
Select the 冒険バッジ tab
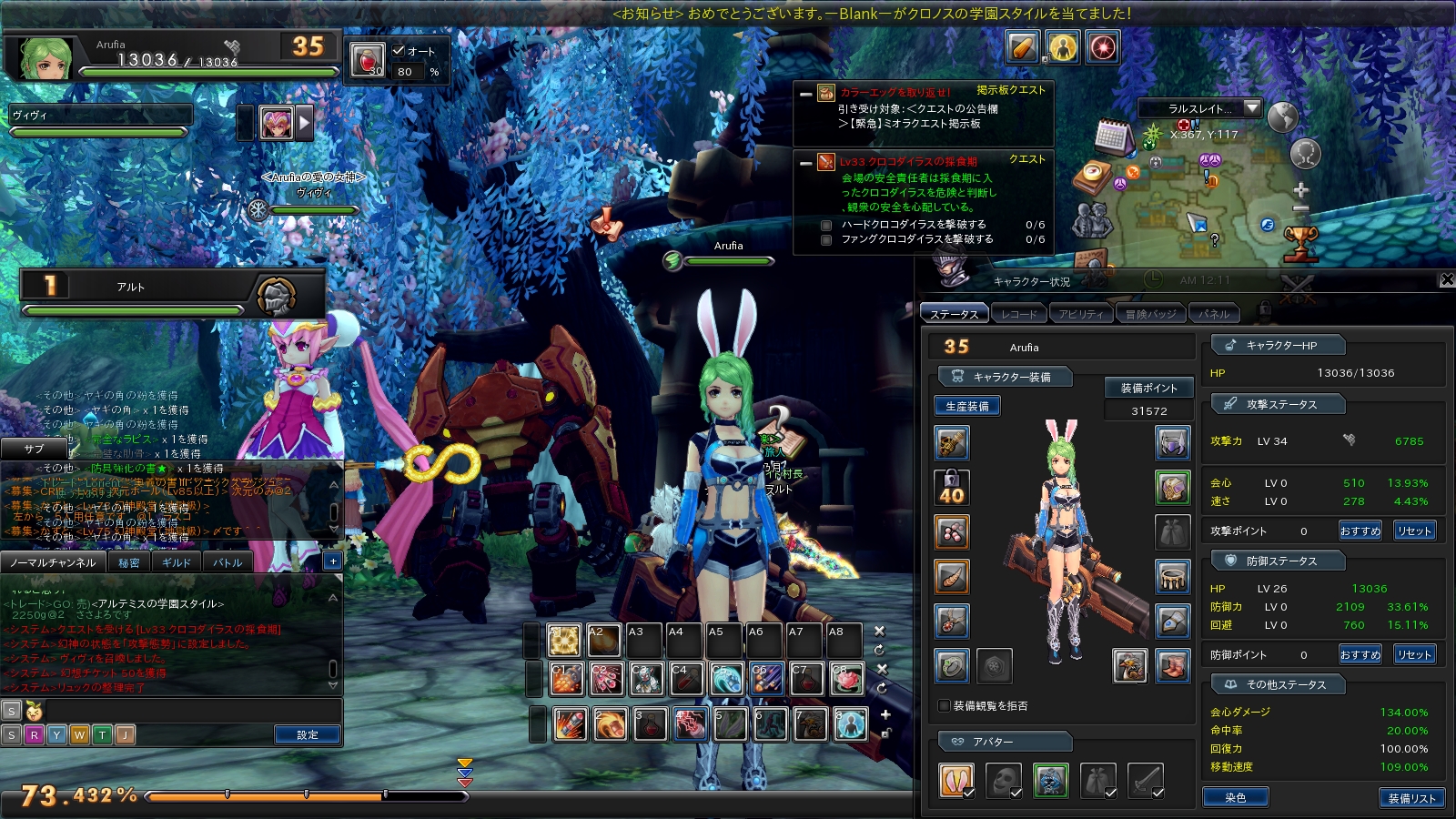click(x=1150, y=314)
